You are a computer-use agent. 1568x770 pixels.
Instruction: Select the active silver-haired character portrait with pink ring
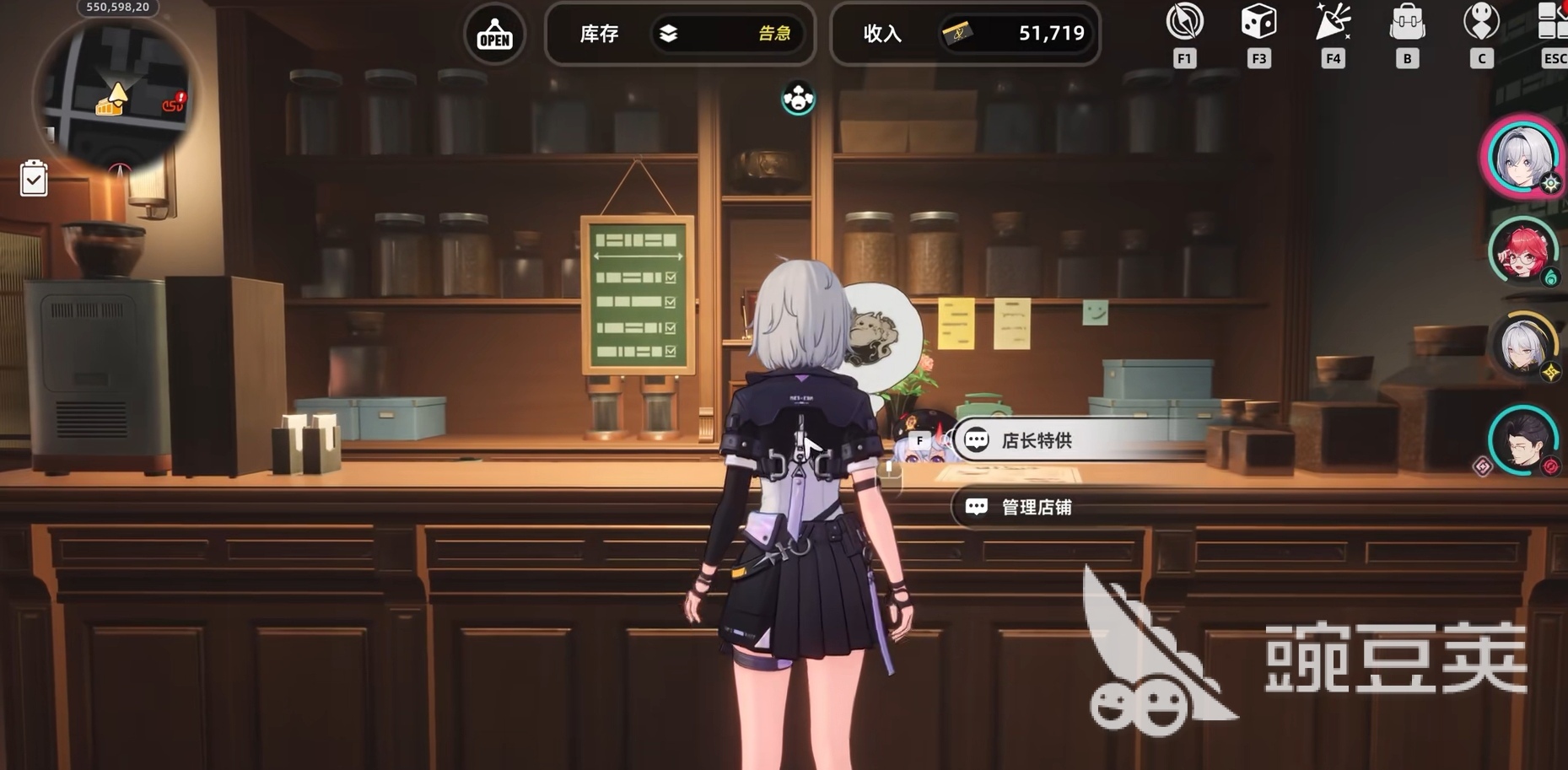click(x=1522, y=157)
